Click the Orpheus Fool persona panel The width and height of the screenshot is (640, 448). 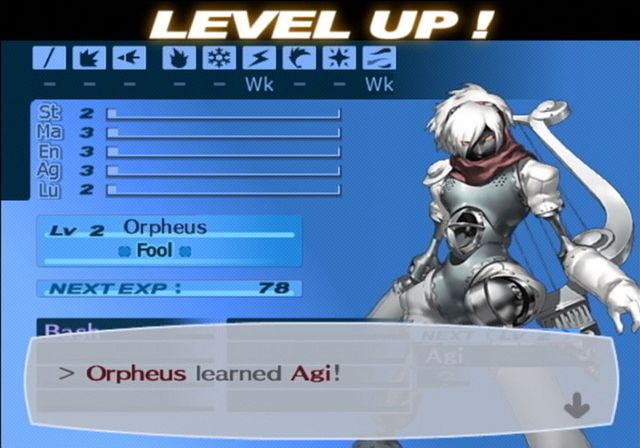point(169,240)
